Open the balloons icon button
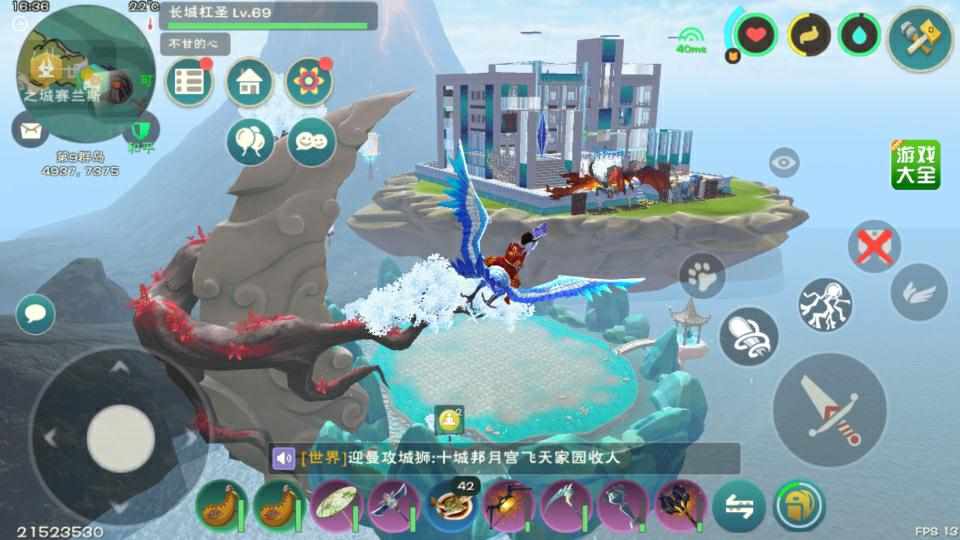Viewport: 960px width, 540px height. [x=249, y=141]
